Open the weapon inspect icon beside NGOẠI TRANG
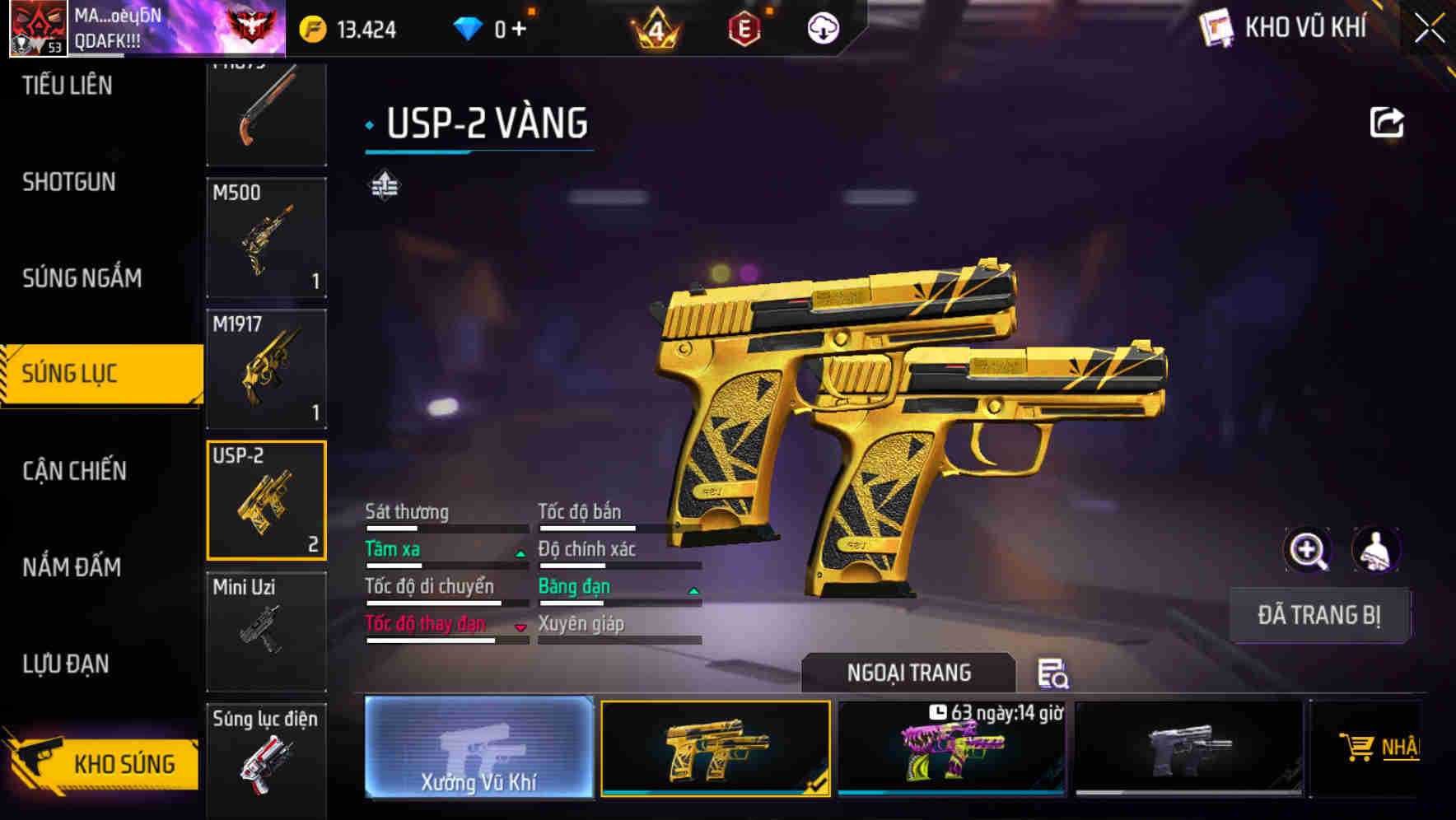This screenshot has width=1456, height=820. pos(1053,675)
